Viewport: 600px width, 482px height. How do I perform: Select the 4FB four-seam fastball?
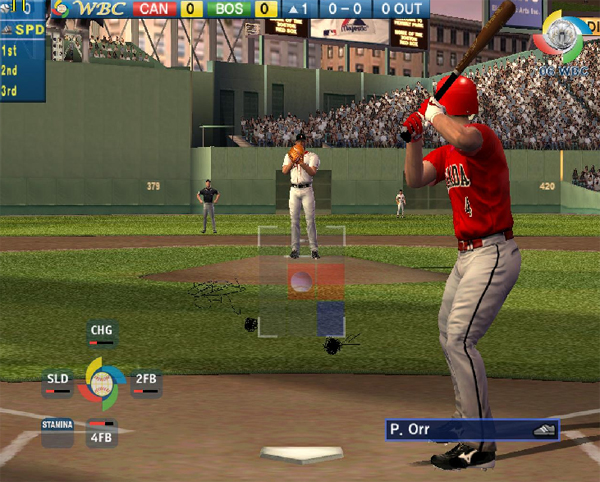tap(102, 434)
